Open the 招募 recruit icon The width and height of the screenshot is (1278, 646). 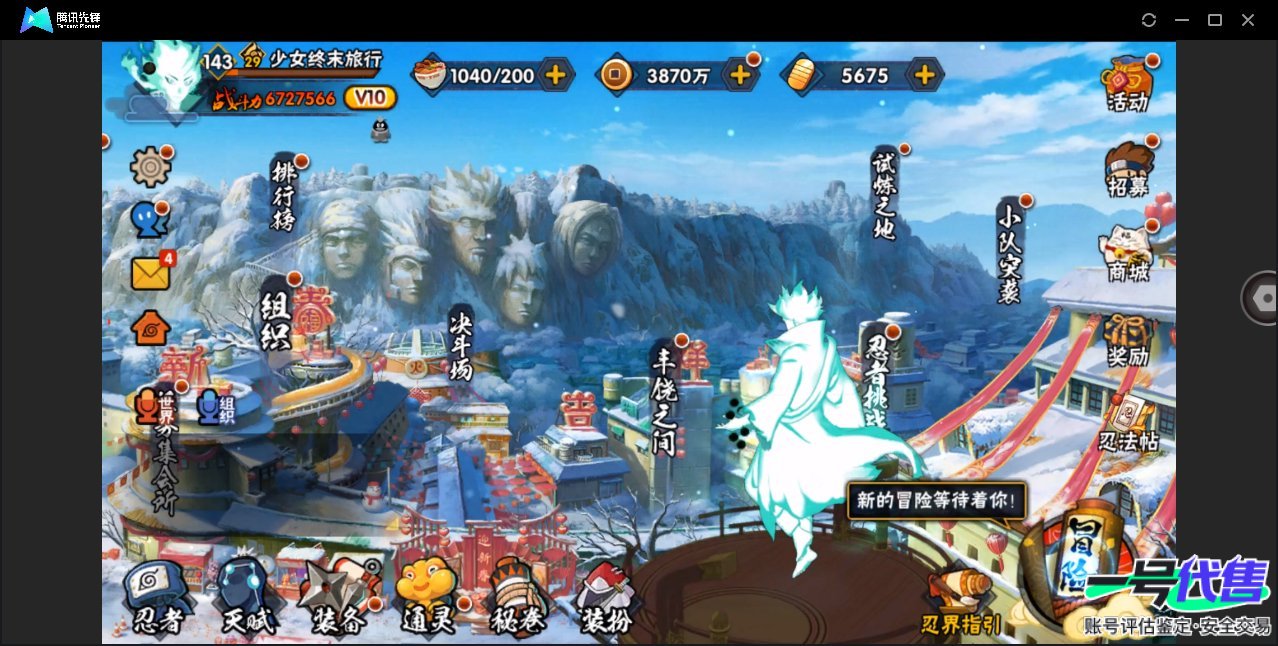point(1127,170)
